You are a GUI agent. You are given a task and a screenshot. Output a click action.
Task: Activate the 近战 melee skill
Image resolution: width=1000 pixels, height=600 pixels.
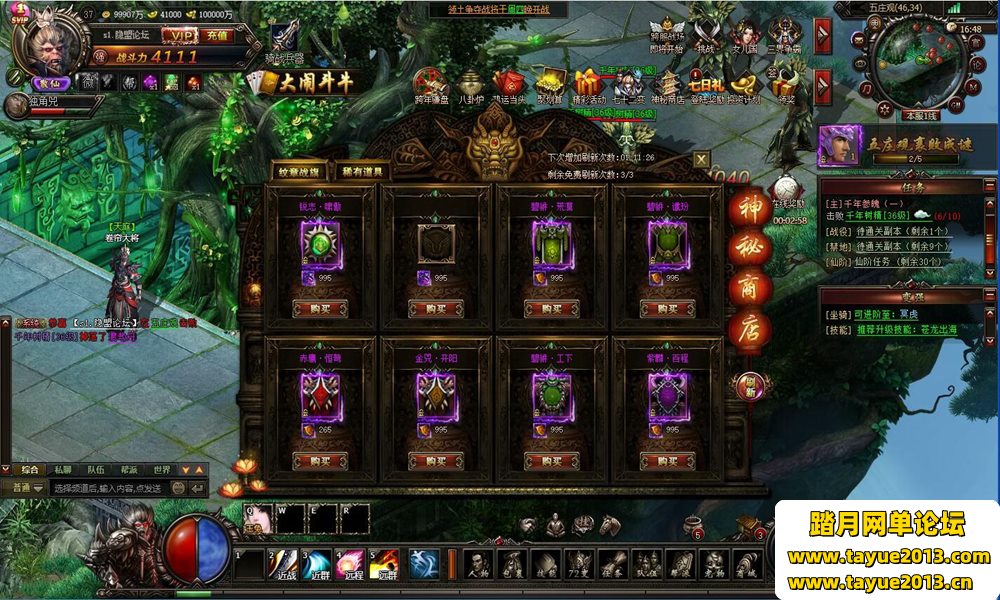pos(284,563)
